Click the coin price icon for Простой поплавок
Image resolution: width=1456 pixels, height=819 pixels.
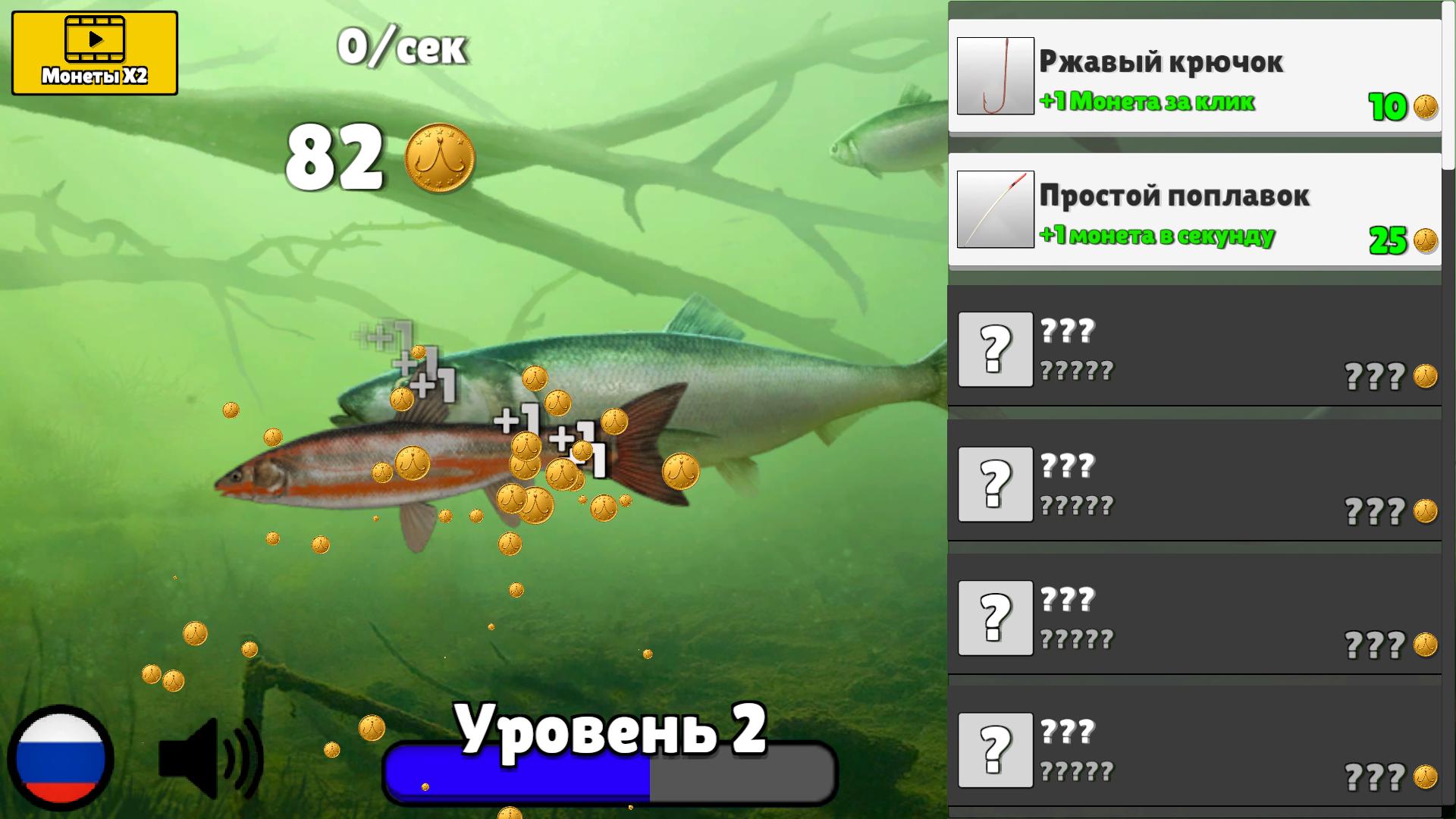pos(1426,241)
